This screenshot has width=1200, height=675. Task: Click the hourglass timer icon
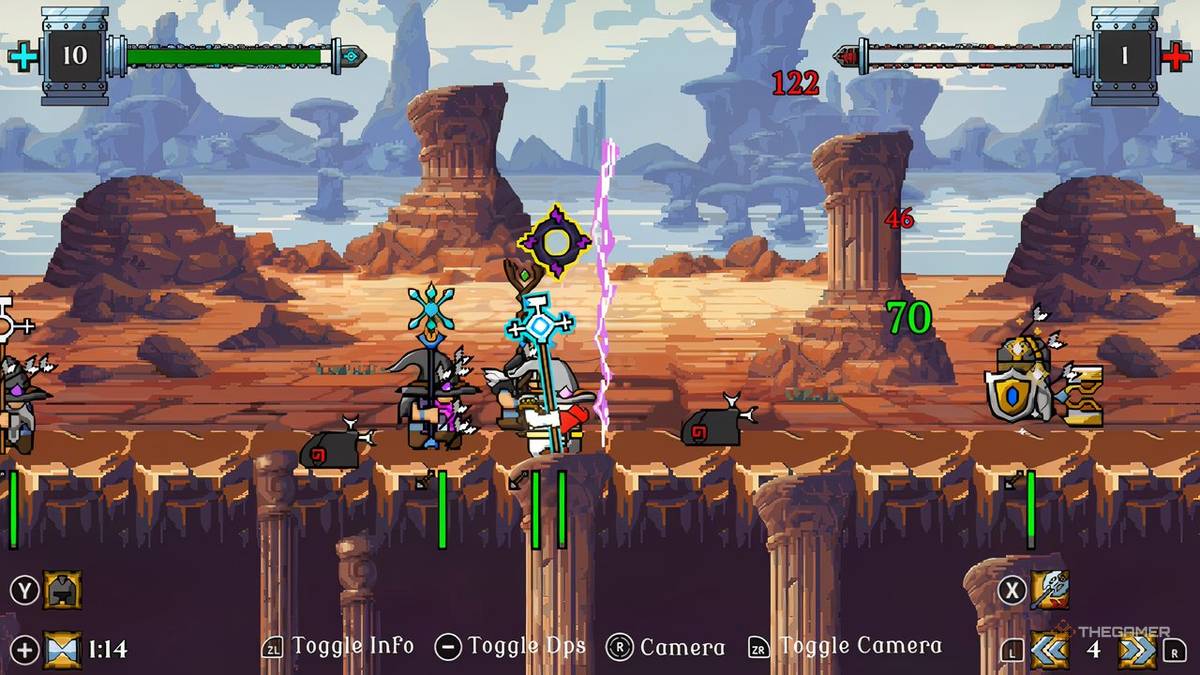(62, 649)
